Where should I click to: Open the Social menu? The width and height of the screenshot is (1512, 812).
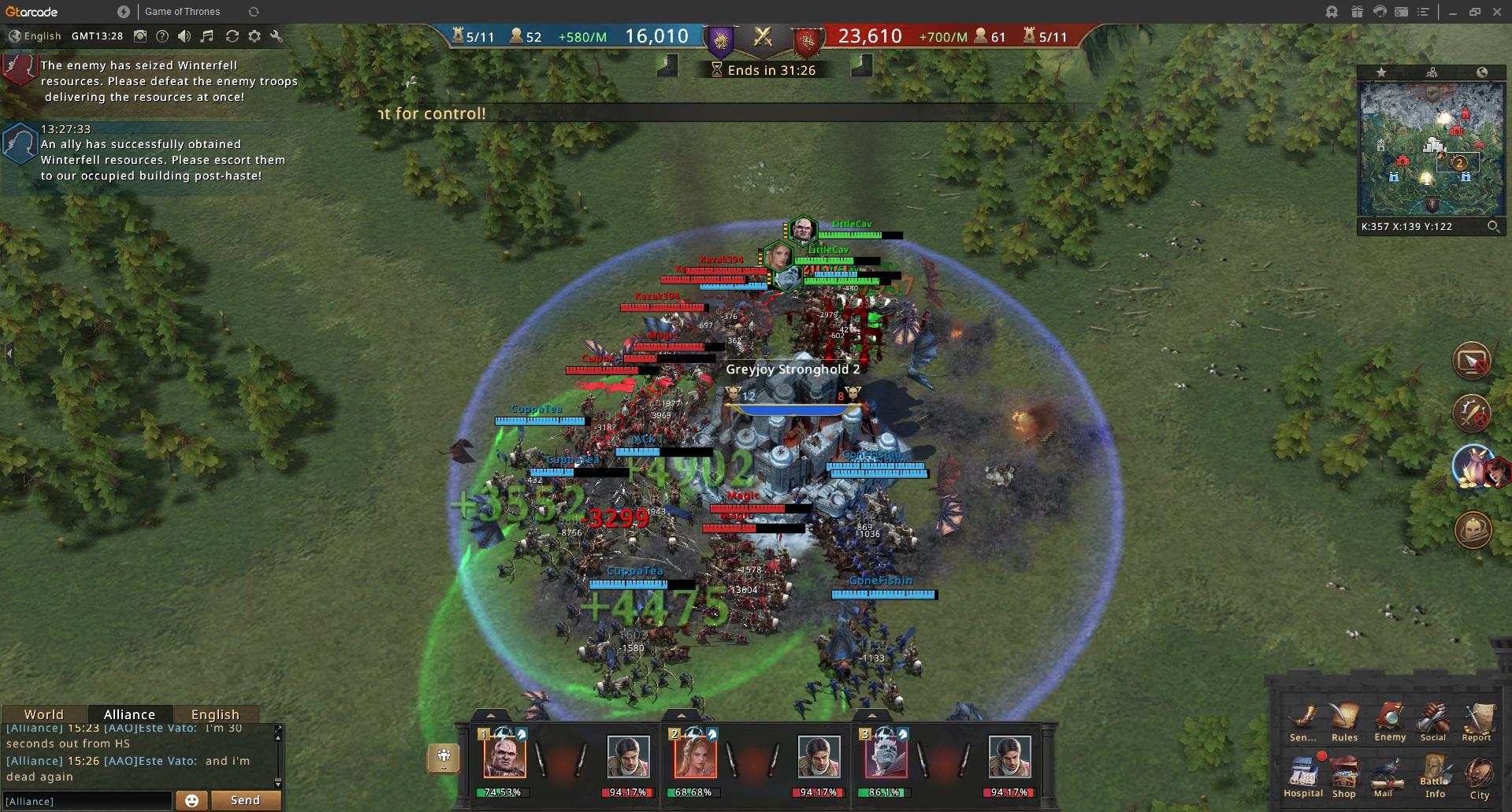(1433, 720)
